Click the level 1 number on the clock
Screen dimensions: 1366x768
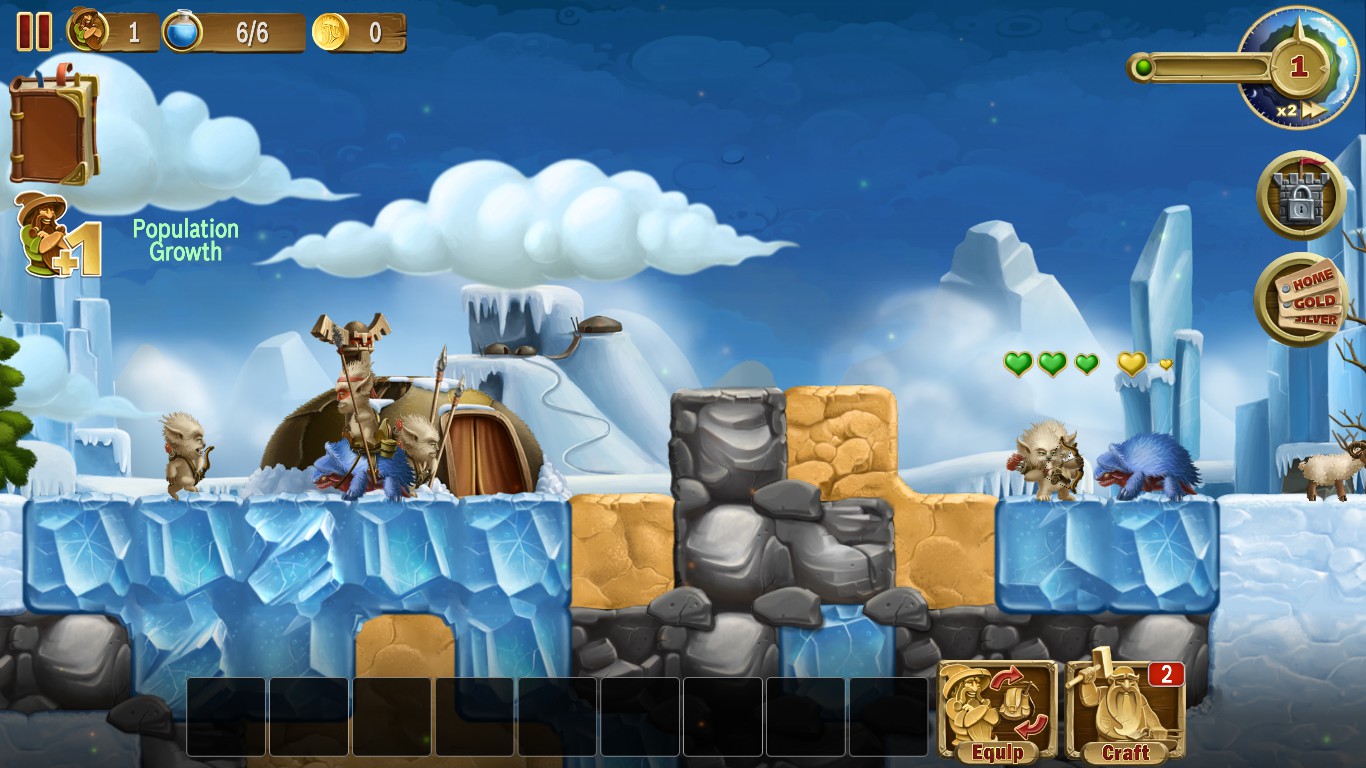(x=1300, y=68)
